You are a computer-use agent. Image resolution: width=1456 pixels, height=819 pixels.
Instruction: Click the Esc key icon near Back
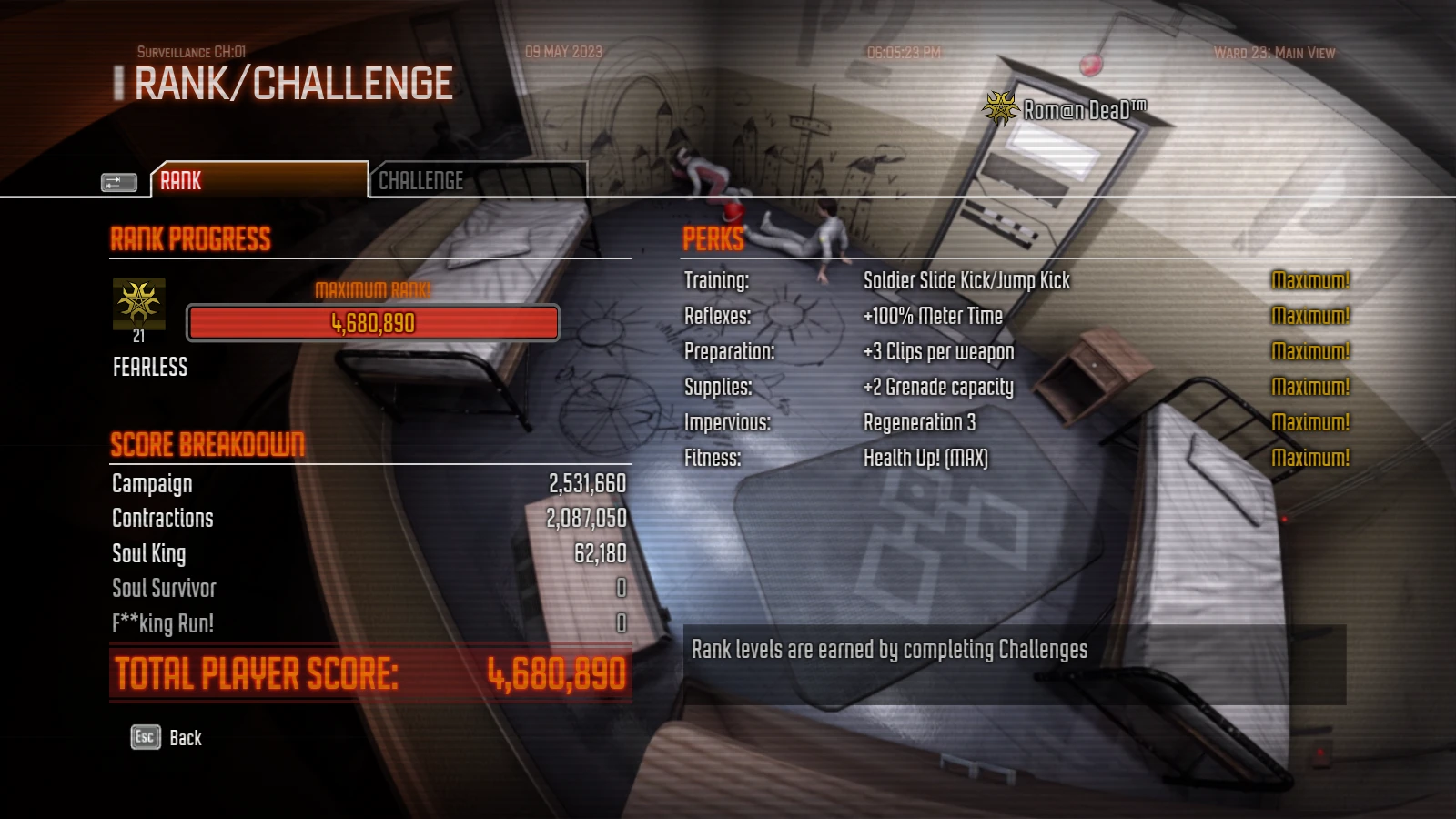pyautogui.click(x=144, y=738)
